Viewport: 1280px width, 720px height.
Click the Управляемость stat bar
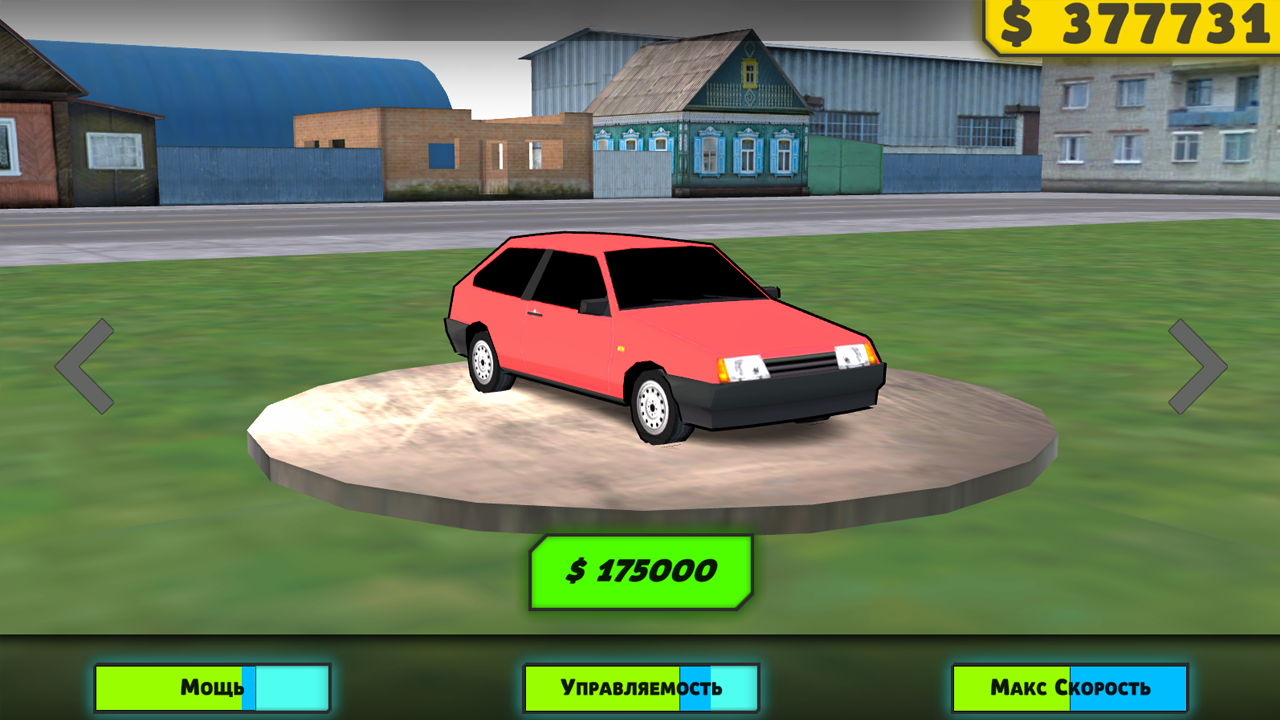pyautogui.click(x=640, y=688)
